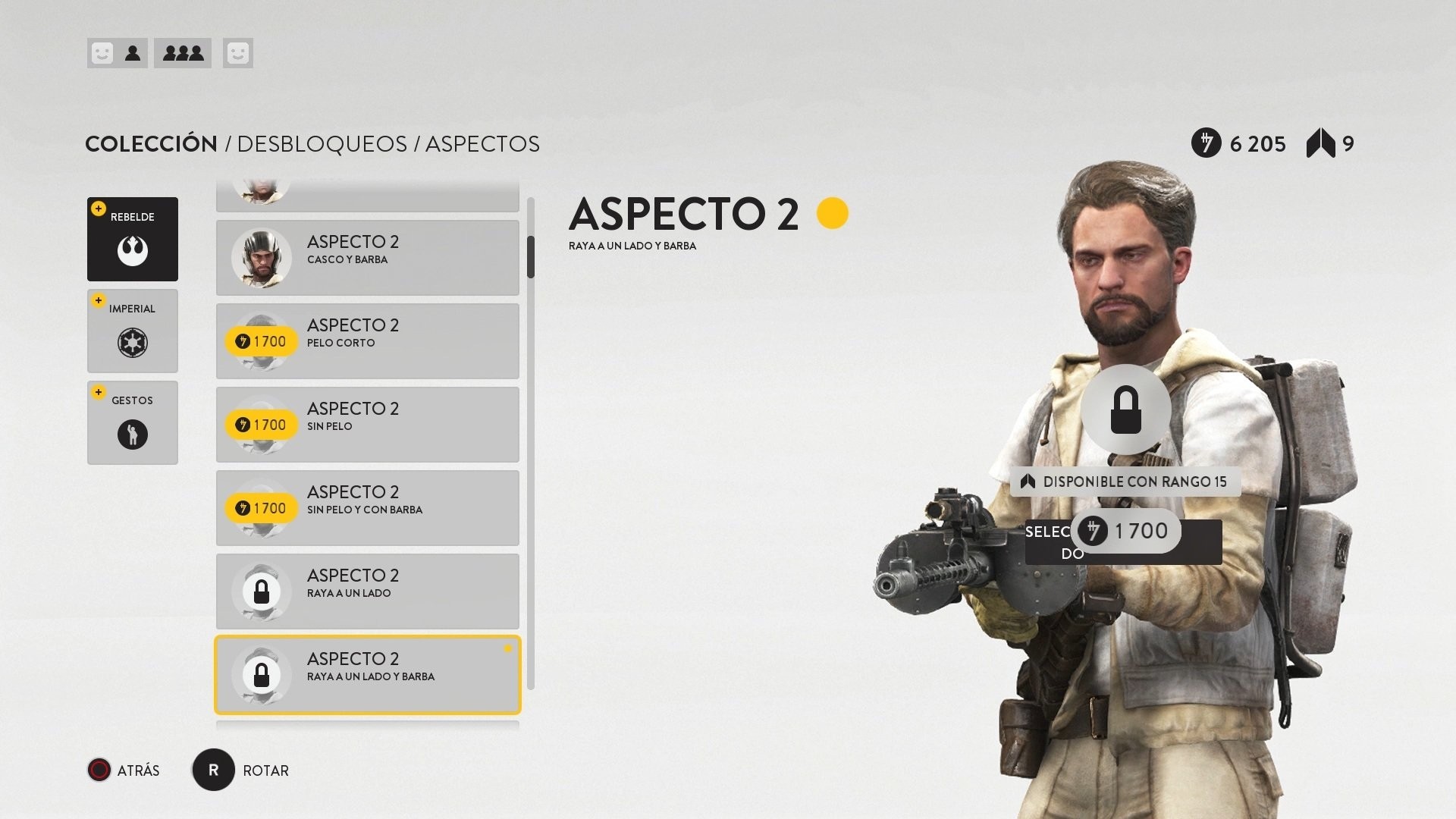This screenshot has width=1456, height=819.
Task: Open Gestos using the waving figure icon
Action: click(x=132, y=434)
